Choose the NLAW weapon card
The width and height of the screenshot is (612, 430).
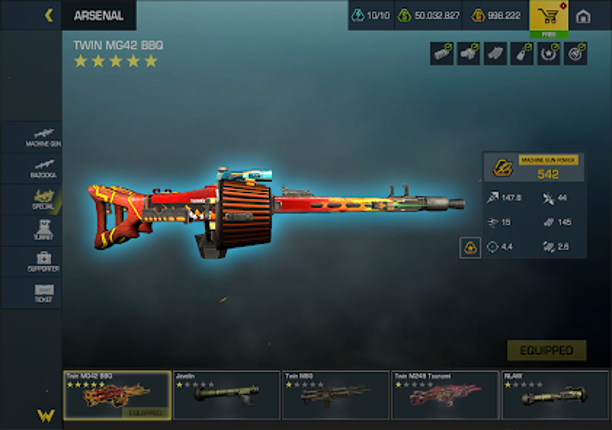(552, 396)
